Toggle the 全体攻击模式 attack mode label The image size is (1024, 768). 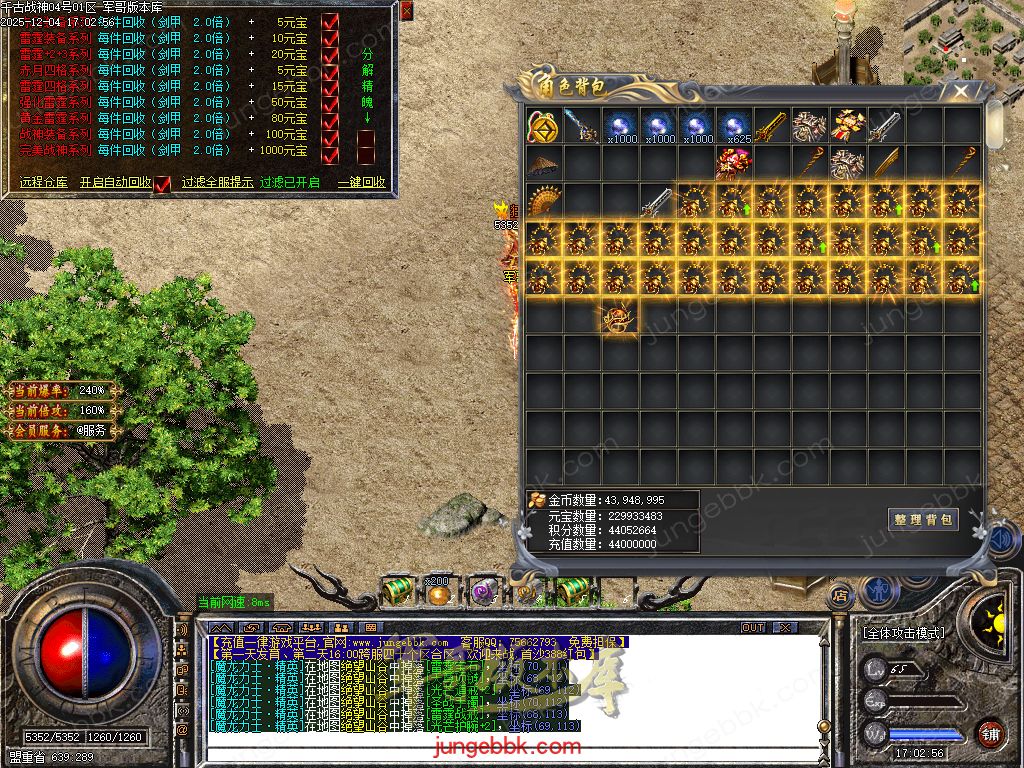tap(903, 633)
